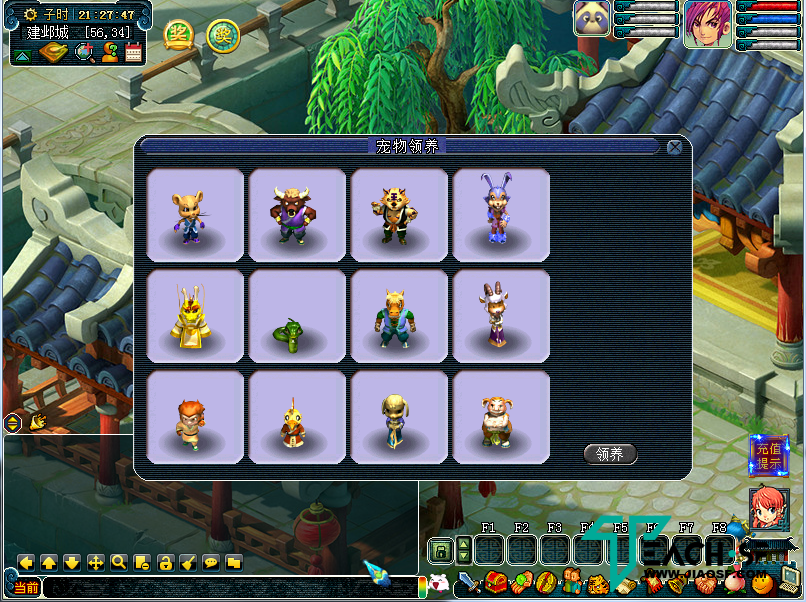Close the pet adoption window
The image size is (806, 602).
[675, 147]
